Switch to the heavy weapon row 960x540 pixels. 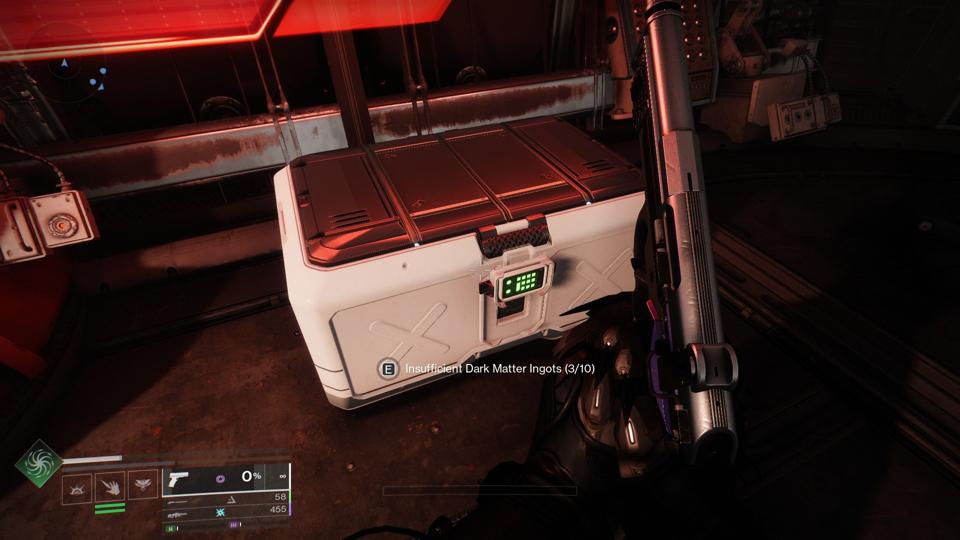click(x=226, y=510)
